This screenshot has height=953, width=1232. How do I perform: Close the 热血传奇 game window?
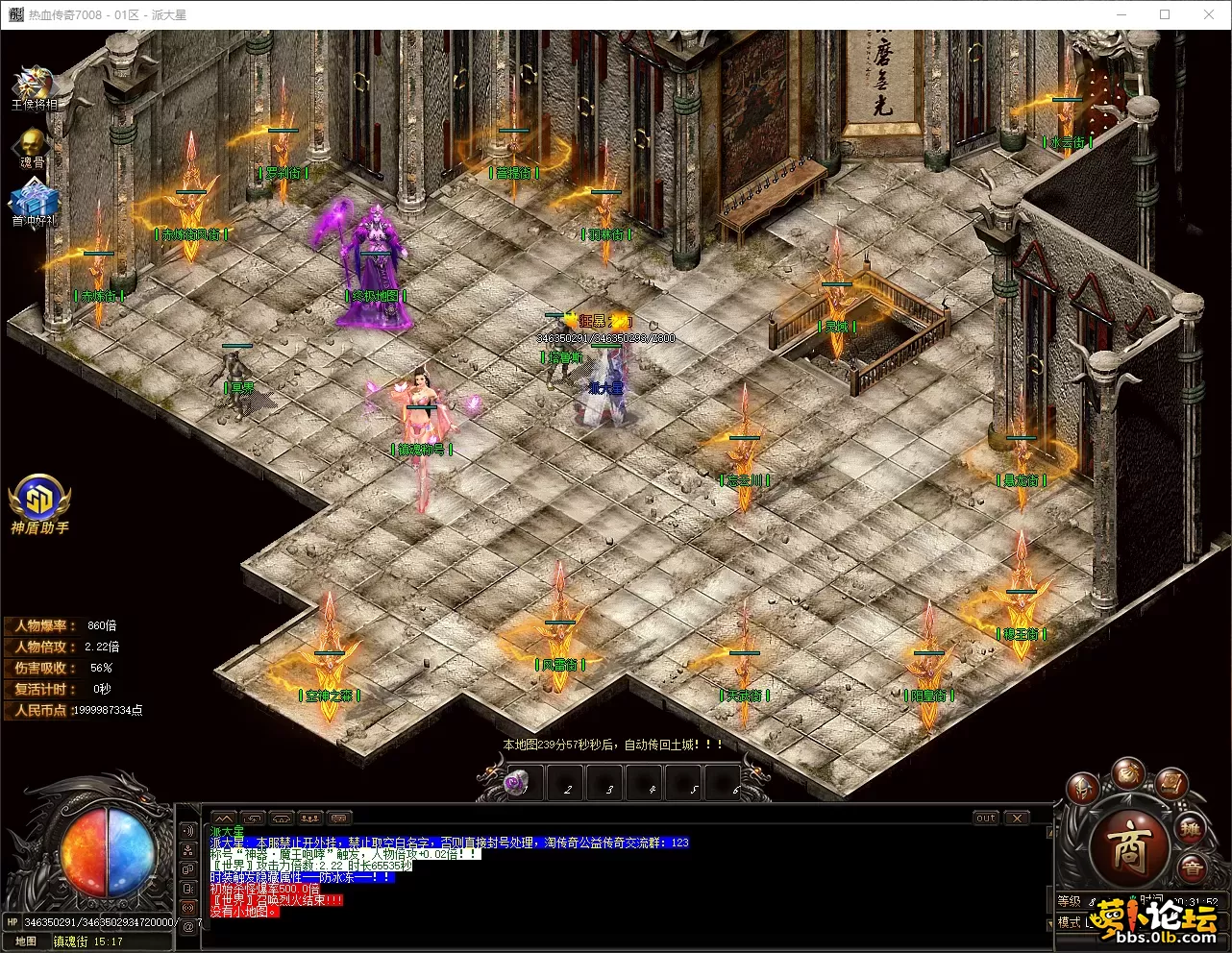(x=1209, y=14)
